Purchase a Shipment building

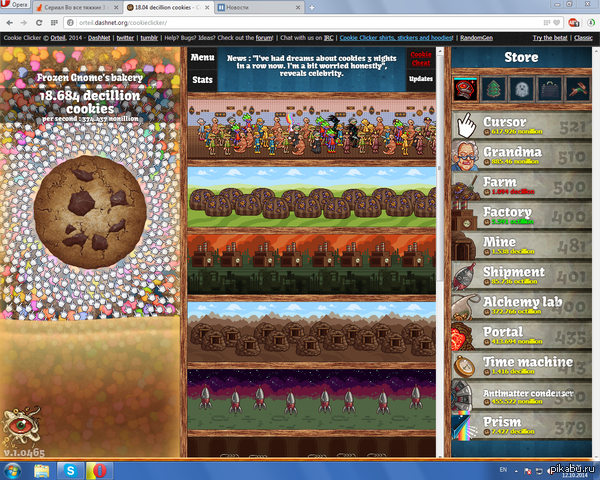520,277
